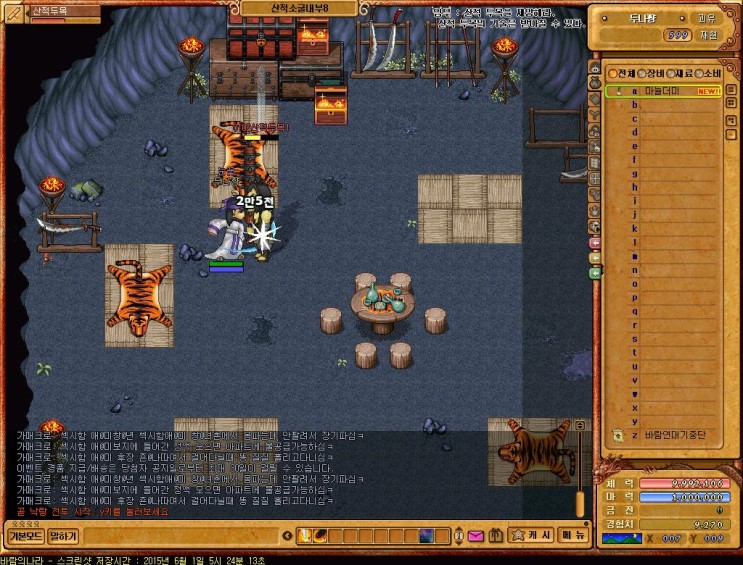The height and width of the screenshot is (565, 743).
Task: Open the 메뉴 button
Action: point(573,536)
